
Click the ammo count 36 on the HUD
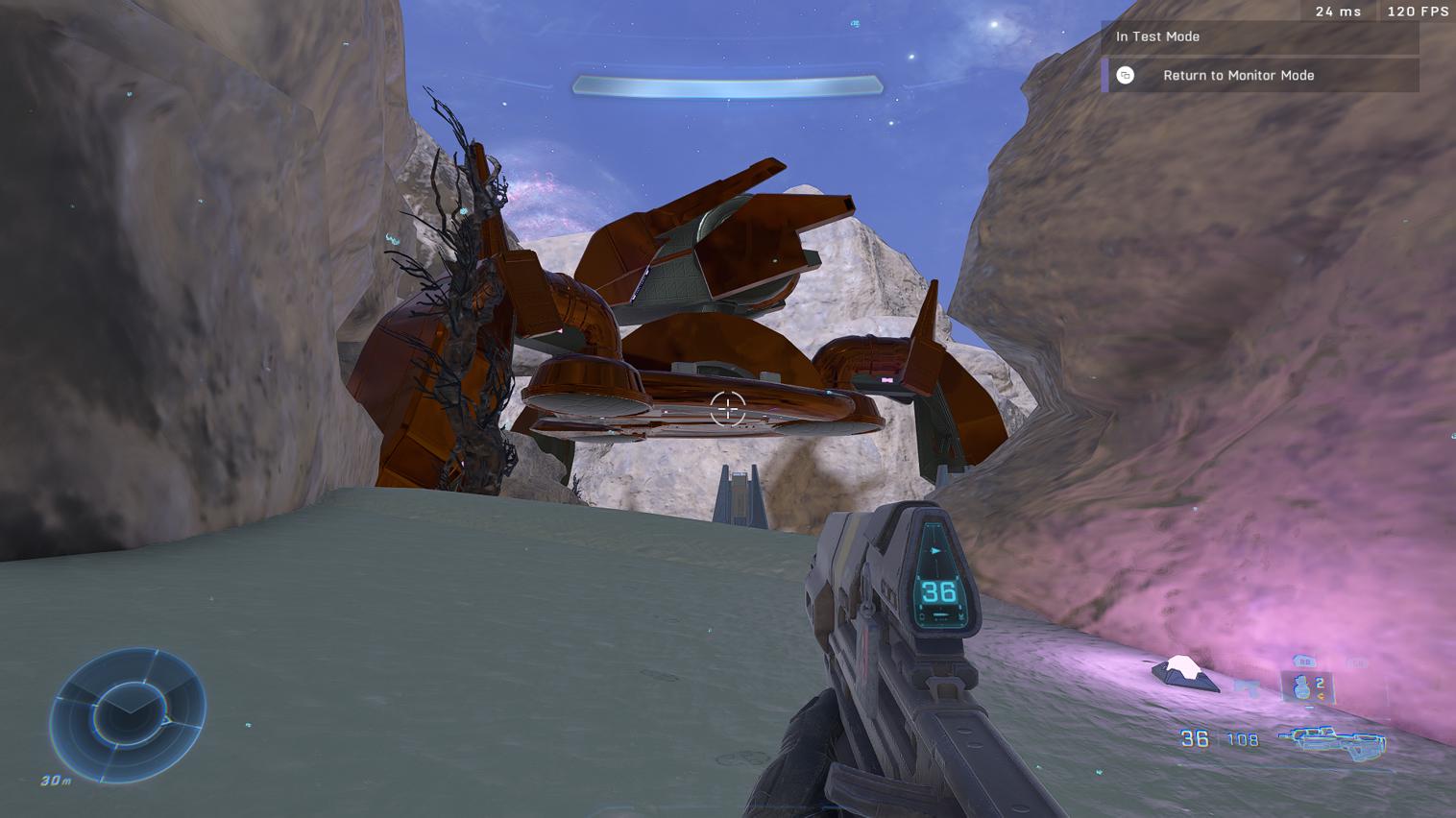coord(1192,739)
